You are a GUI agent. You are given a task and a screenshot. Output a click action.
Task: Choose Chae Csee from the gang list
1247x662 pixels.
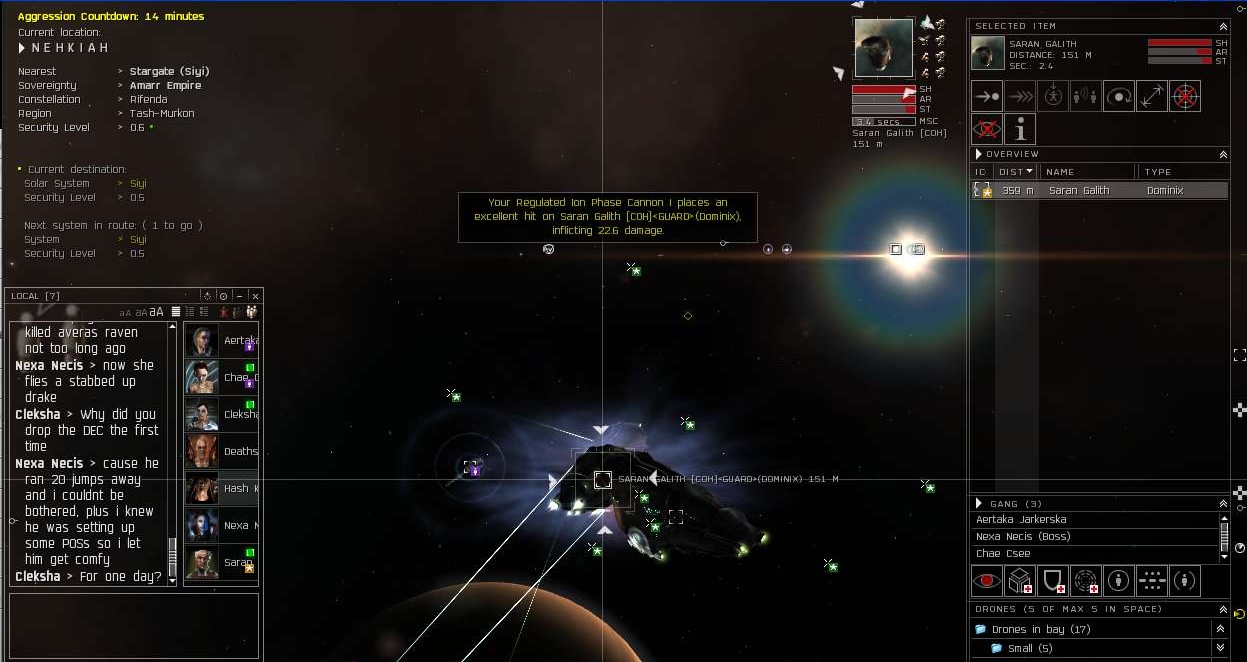pos(1005,554)
